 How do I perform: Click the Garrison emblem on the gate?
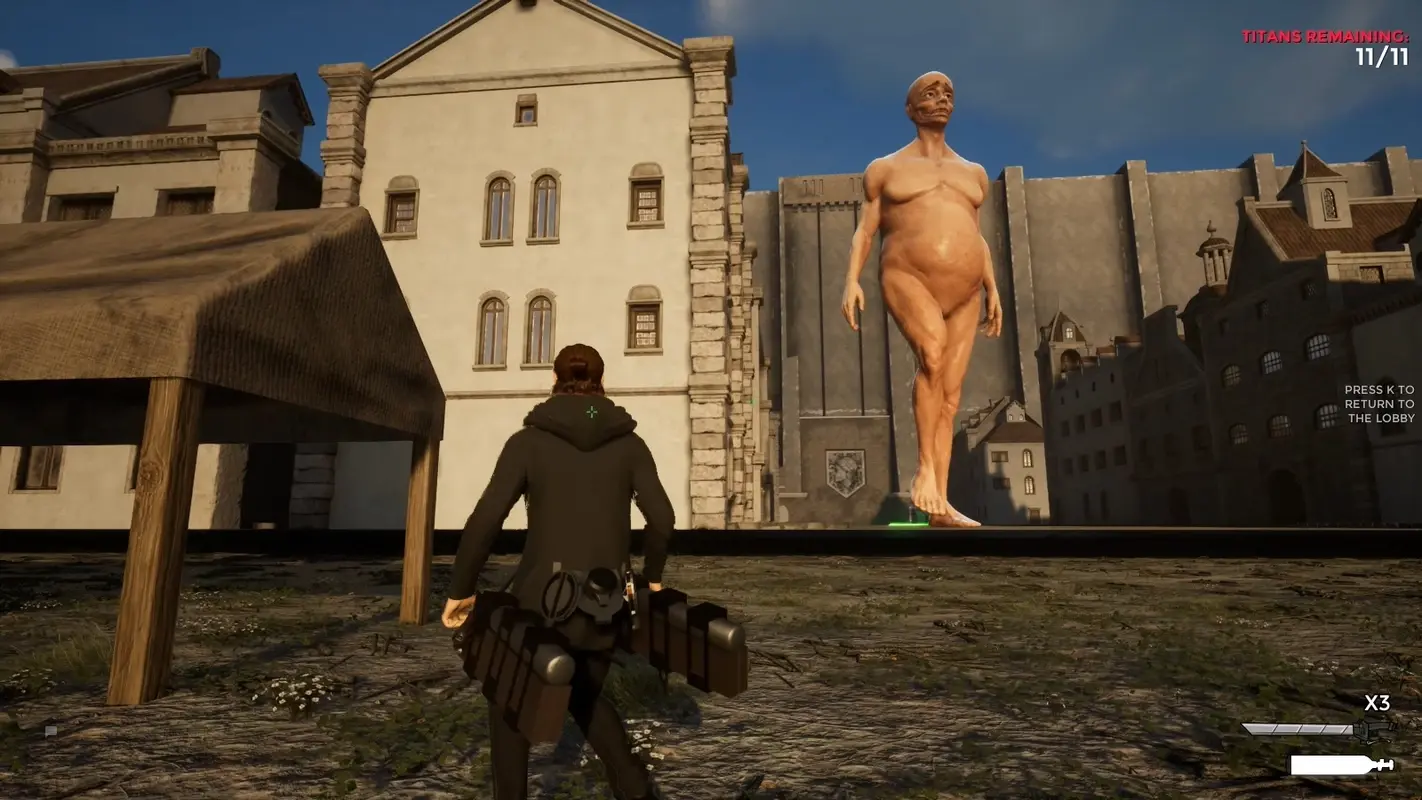845,470
